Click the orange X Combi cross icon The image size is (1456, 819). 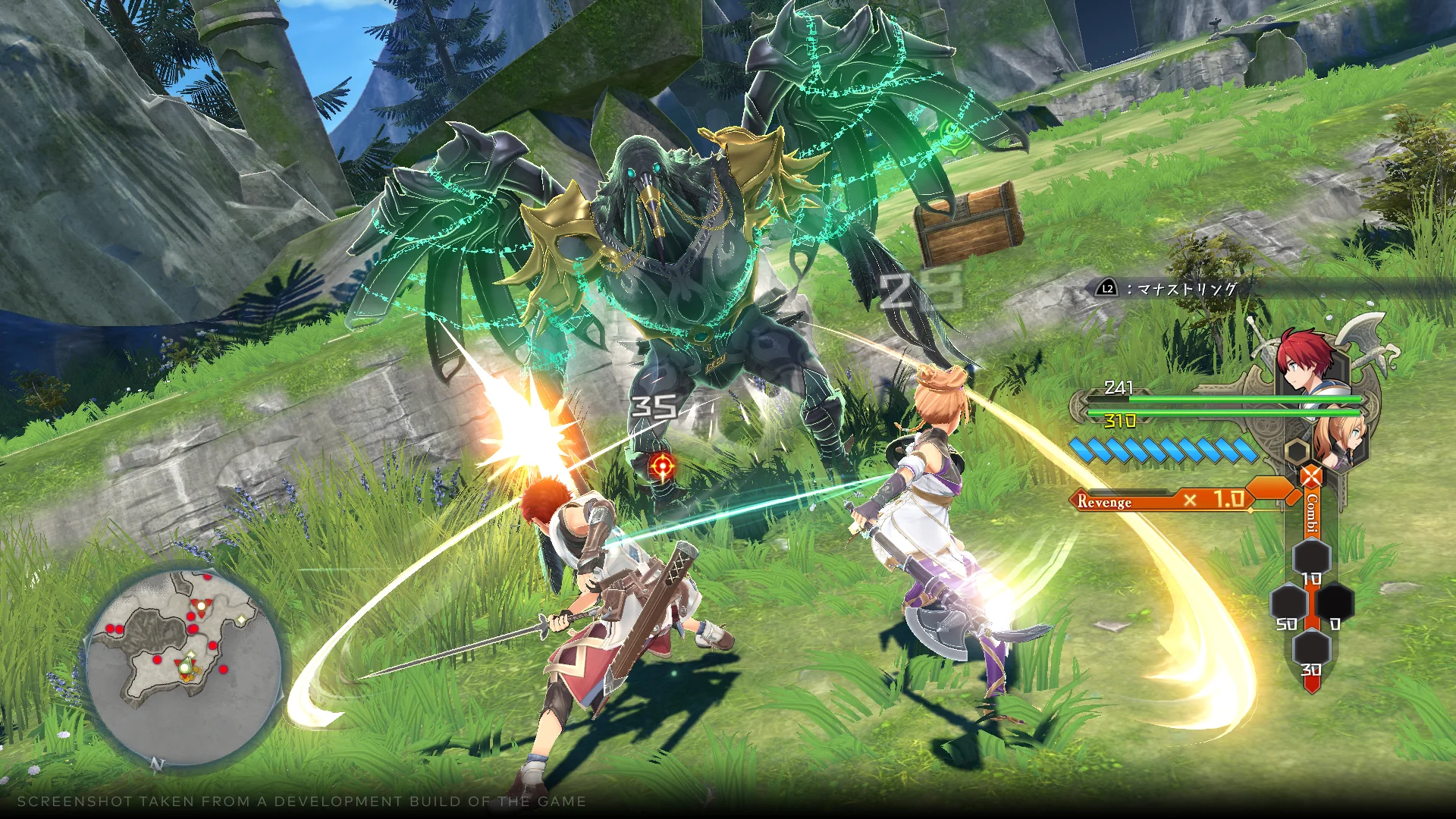pyautogui.click(x=1310, y=476)
